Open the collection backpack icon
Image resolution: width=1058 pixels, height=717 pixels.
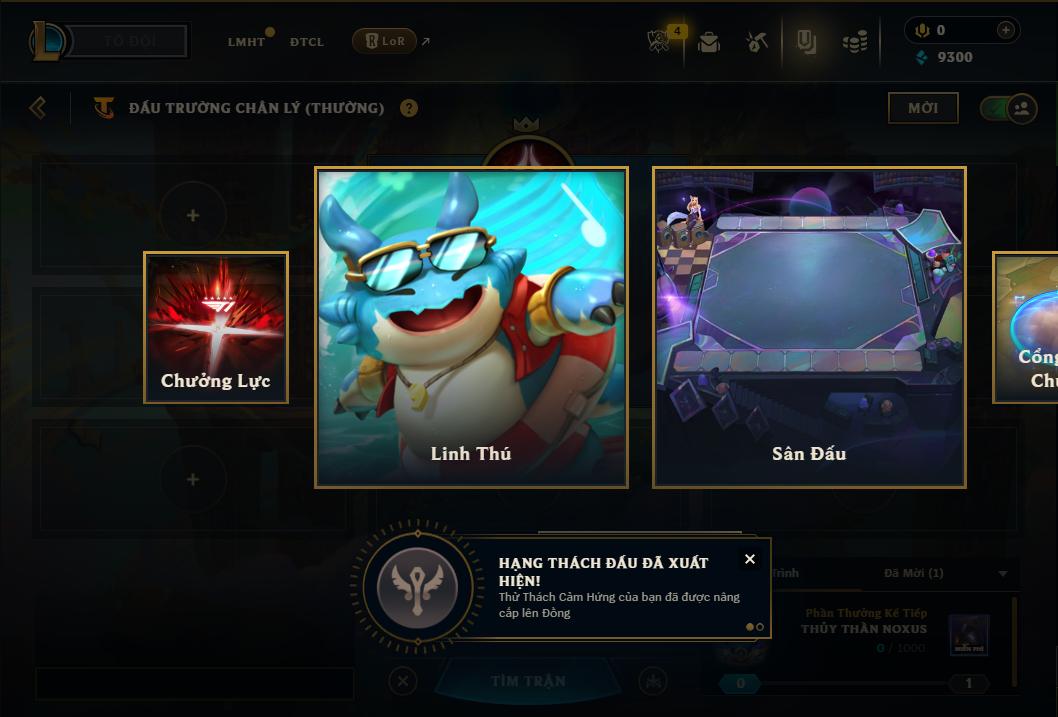tap(709, 42)
